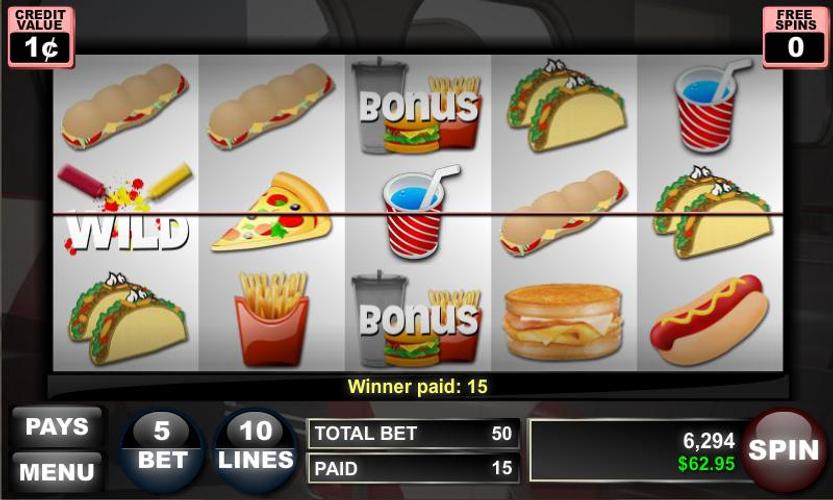Spin the slot reels

(x=784, y=450)
